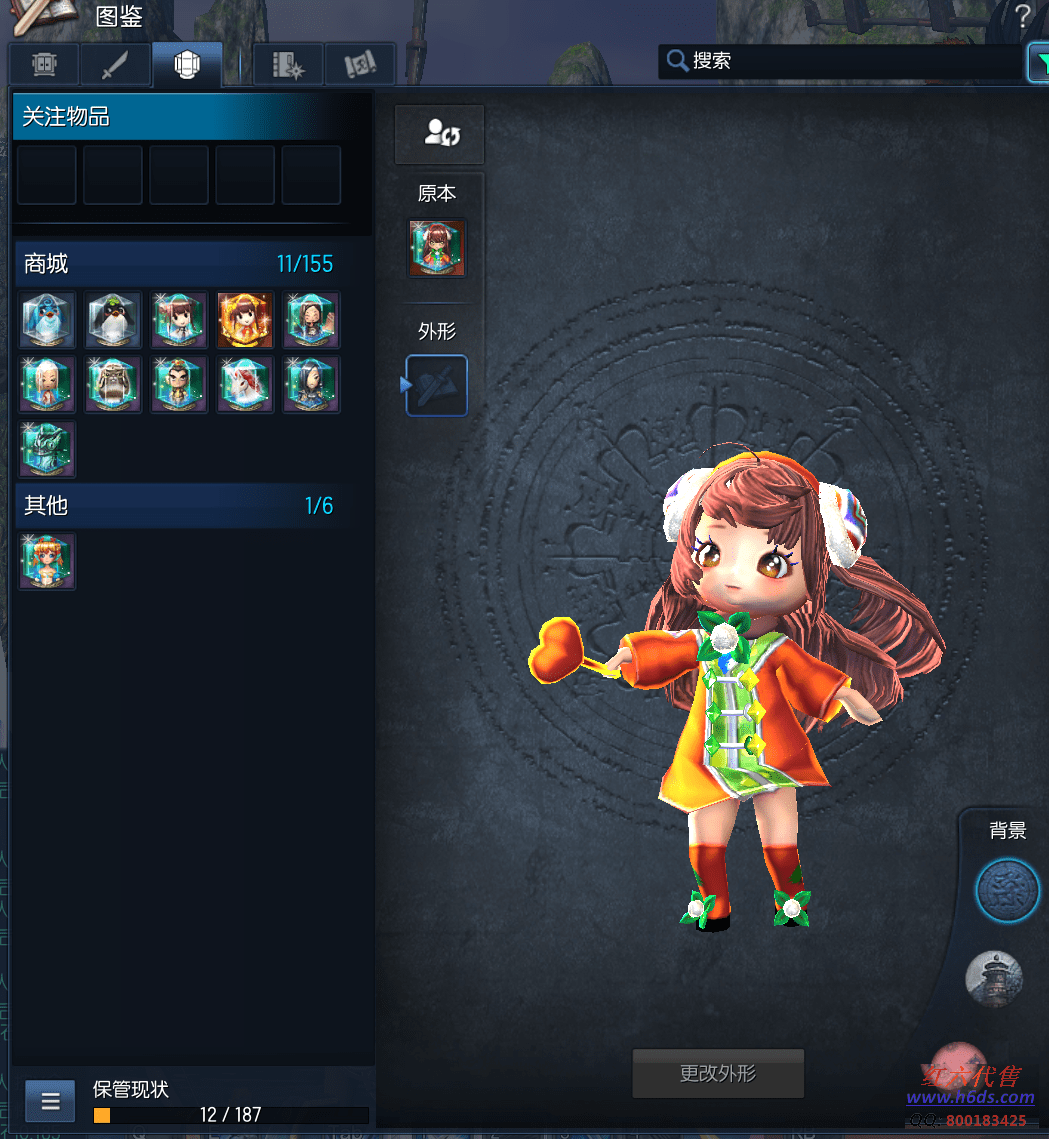Open the question mark help button
Screen dimensions: 1049x1139
pyautogui.click(x=1022, y=16)
